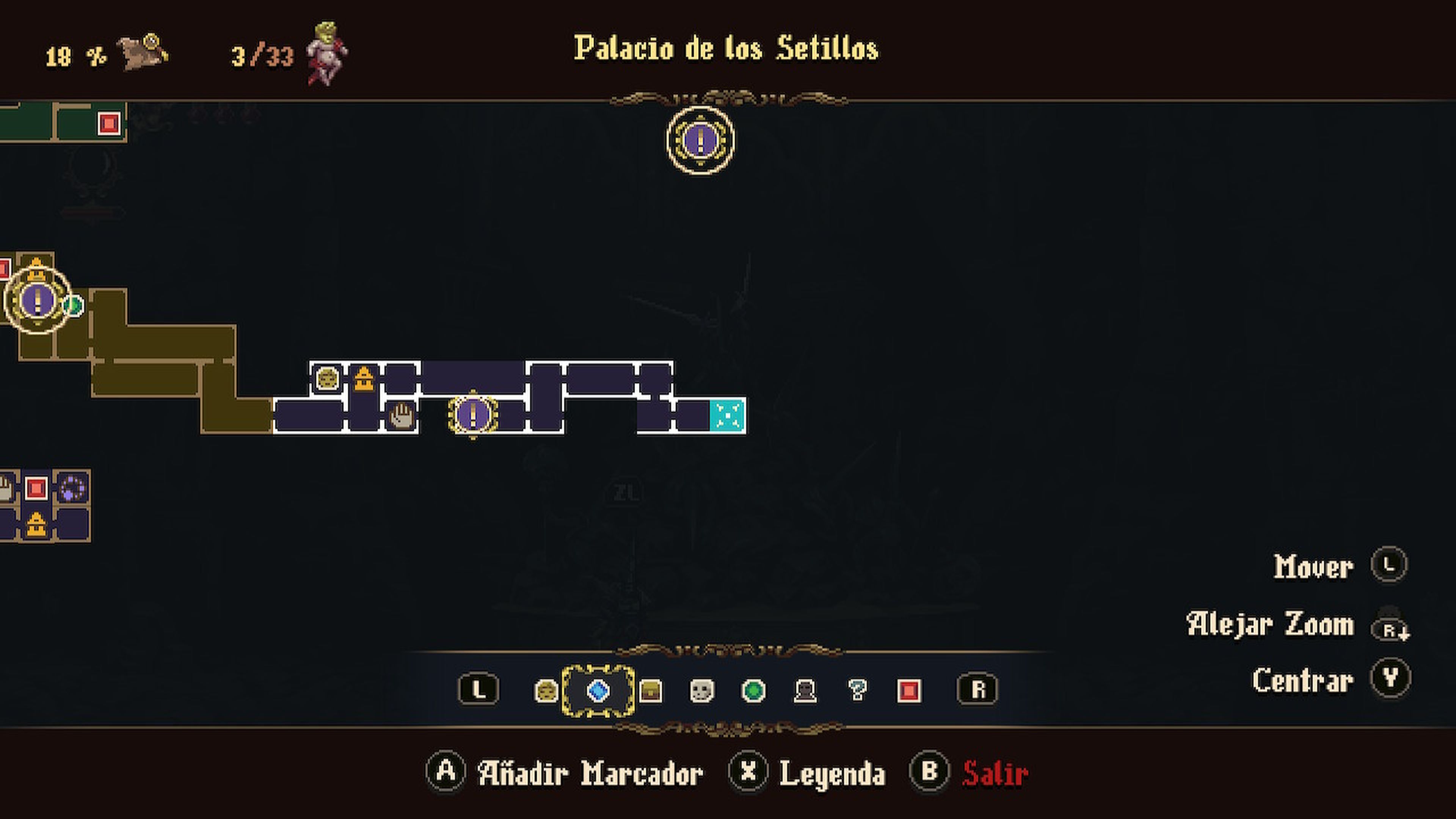Viewport: 1456px width, 819px height.
Task: Select the green orb marker on olive area
Action: pyautogui.click(x=74, y=306)
